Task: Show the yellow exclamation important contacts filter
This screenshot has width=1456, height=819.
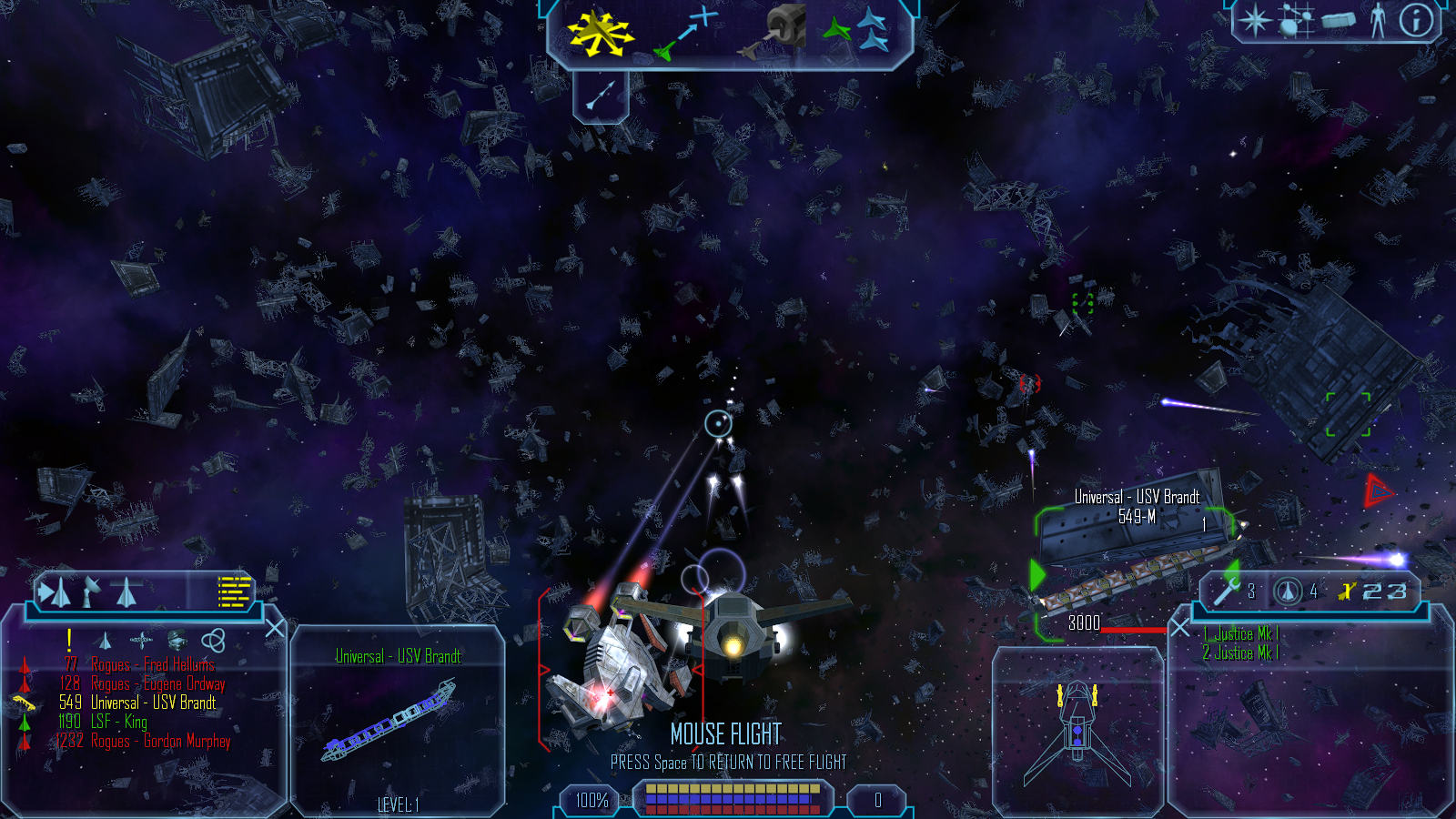Action: 69,640
